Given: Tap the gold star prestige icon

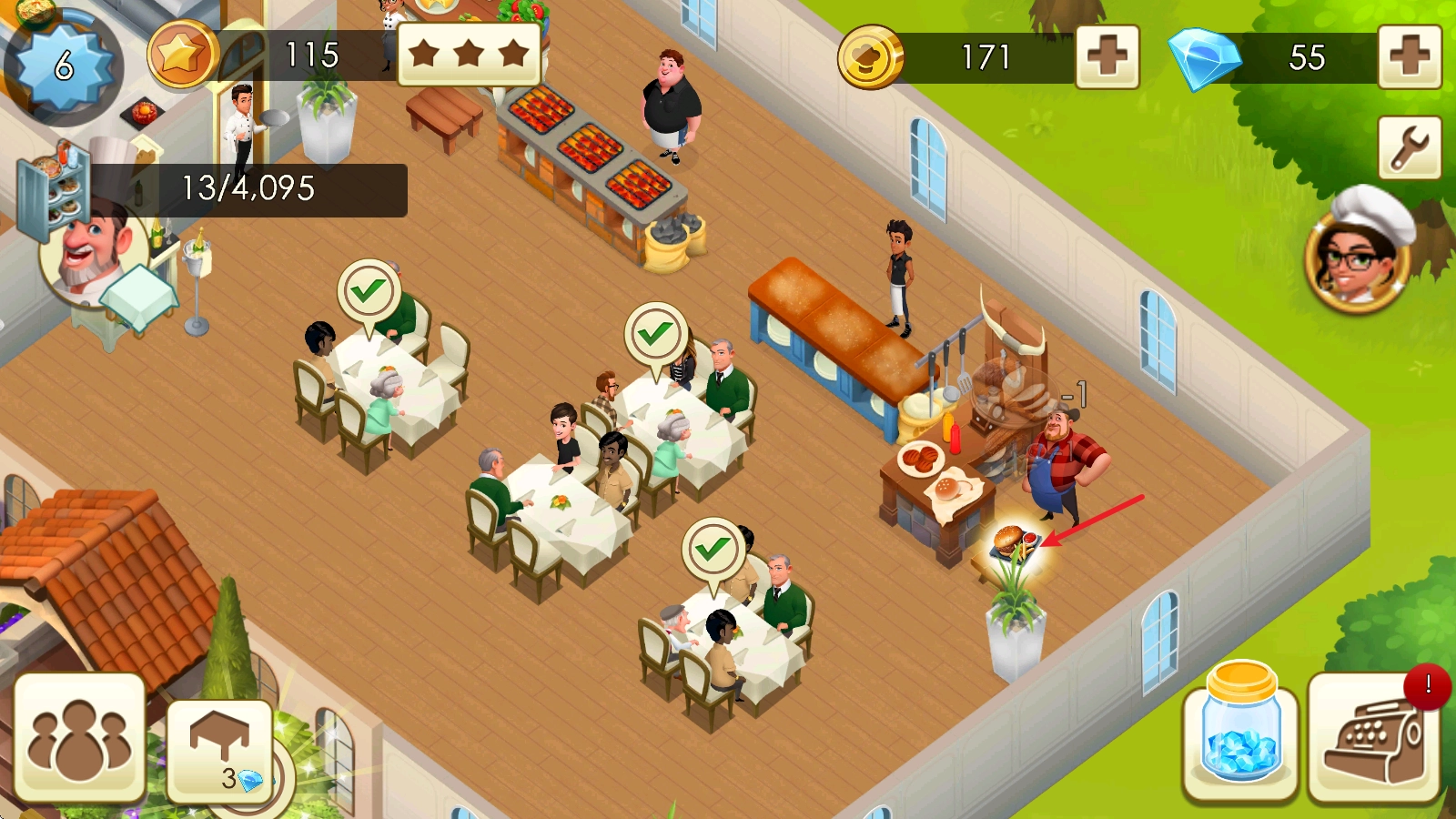Looking at the screenshot, I should coord(181,56).
